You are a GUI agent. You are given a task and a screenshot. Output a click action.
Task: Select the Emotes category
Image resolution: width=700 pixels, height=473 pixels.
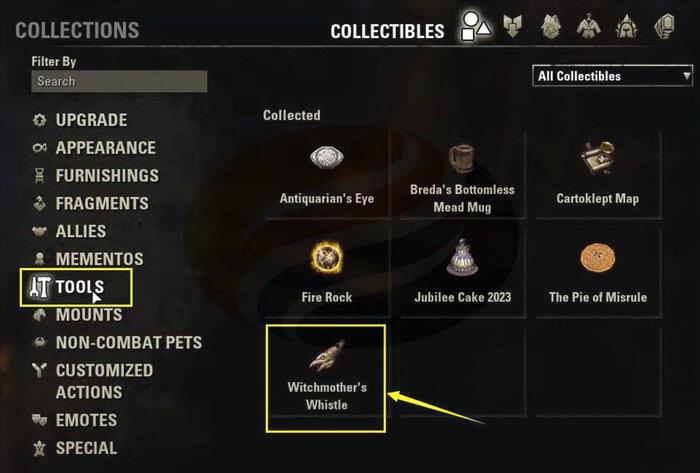pyautogui.click(x=86, y=420)
